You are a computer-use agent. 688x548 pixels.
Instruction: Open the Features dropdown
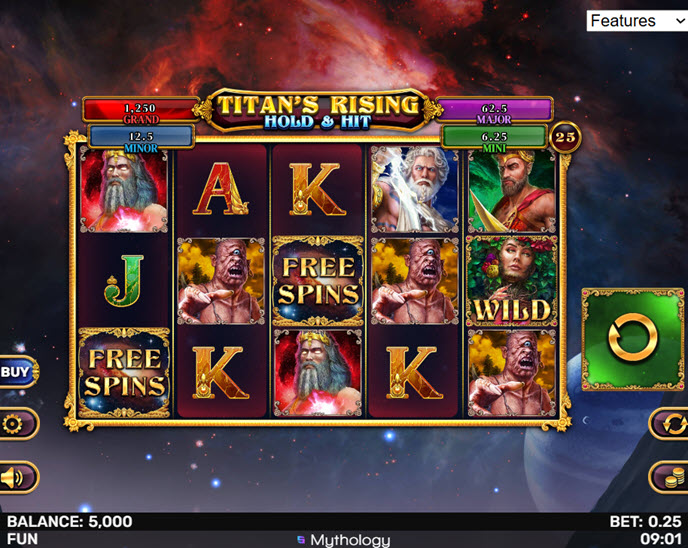pos(636,21)
